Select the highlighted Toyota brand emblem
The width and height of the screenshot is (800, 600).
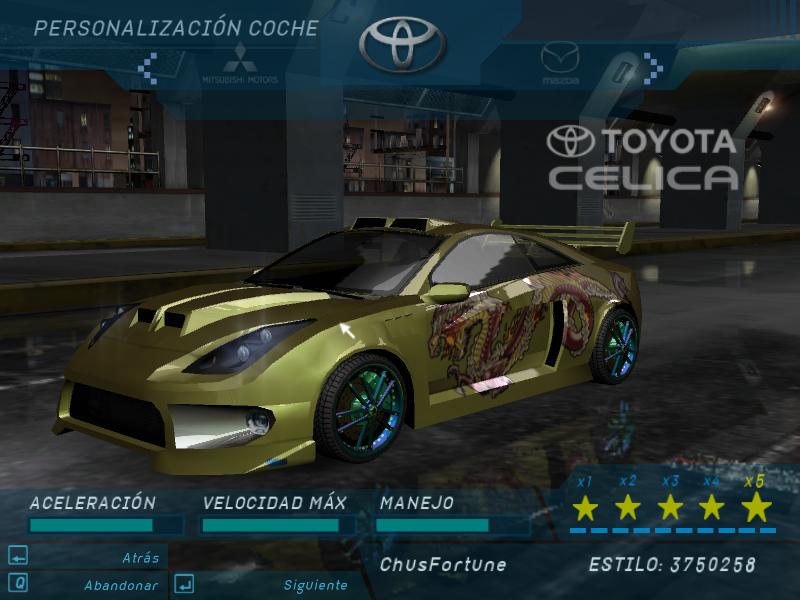point(401,44)
